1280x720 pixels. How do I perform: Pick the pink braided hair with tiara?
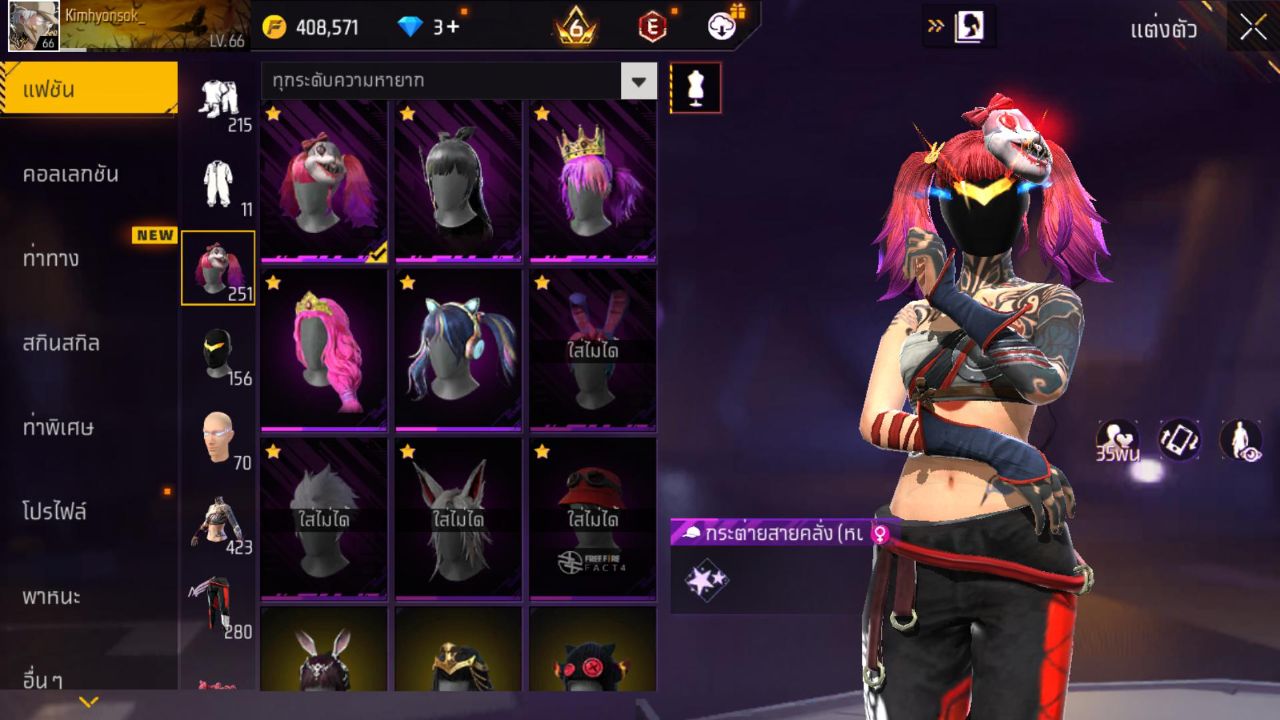323,348
